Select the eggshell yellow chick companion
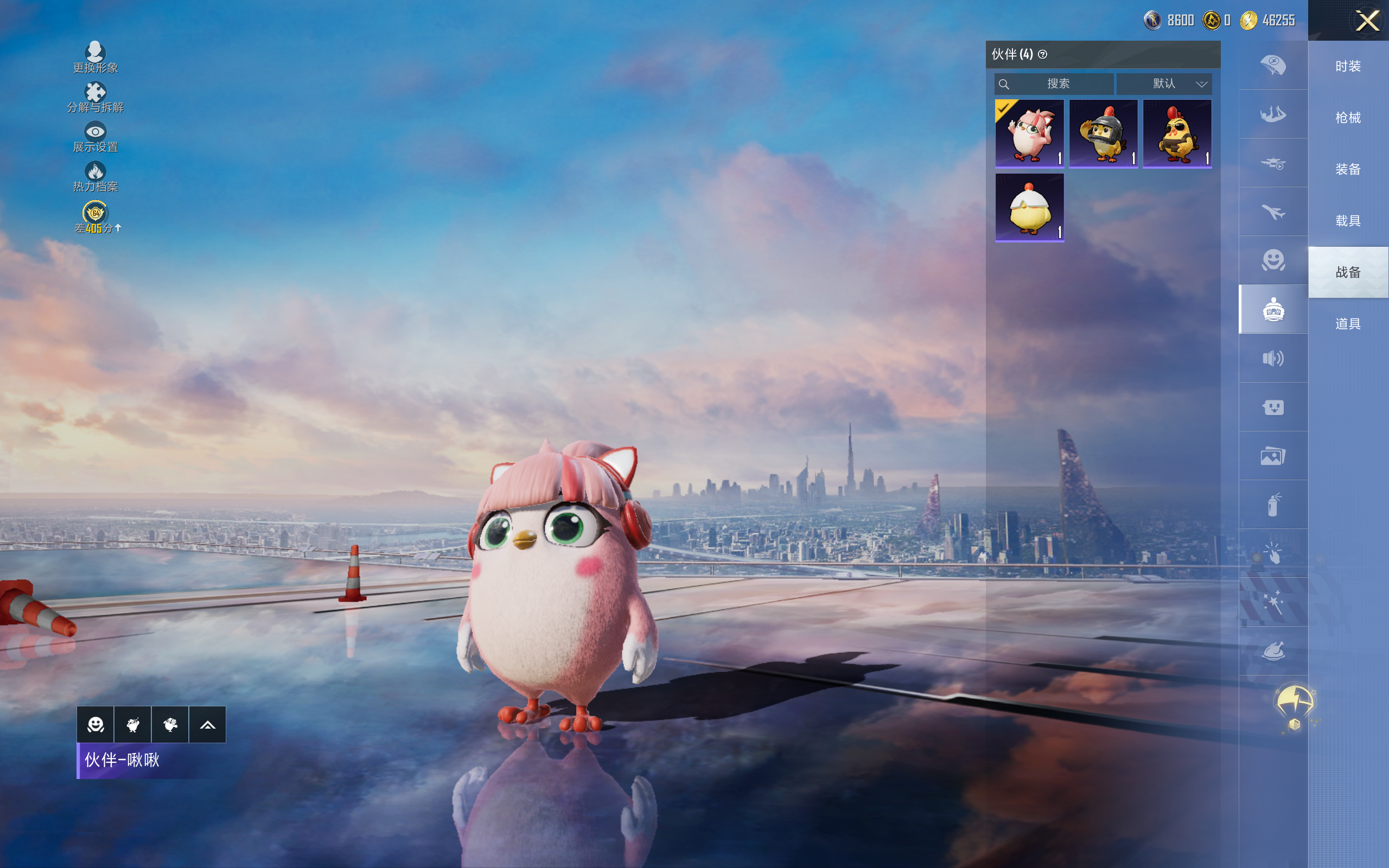Screen dimensions: 1389x868 pyautogui.click(x=1029, y=207)
